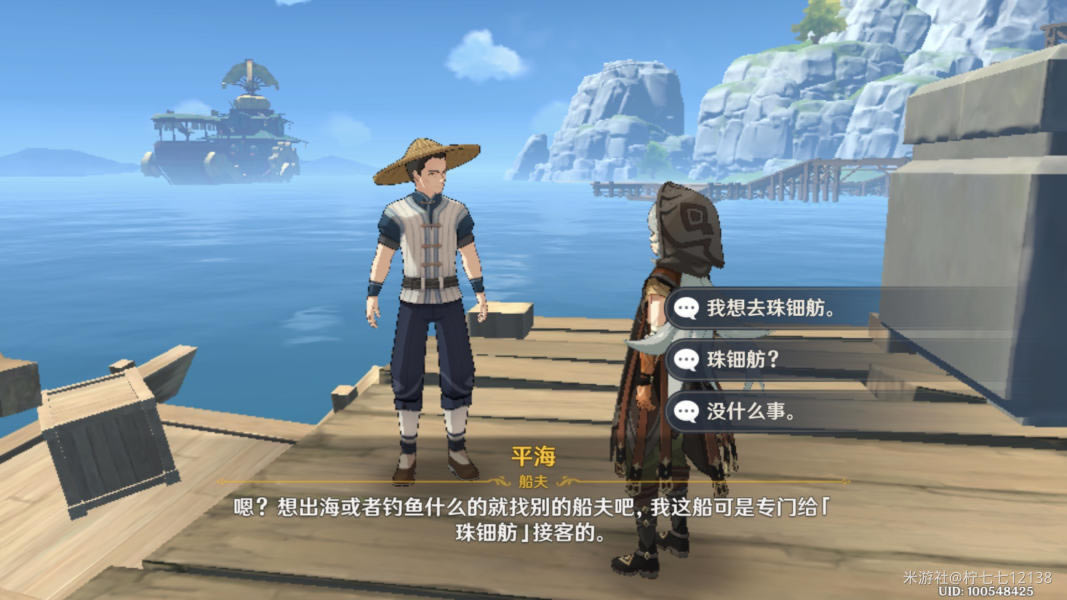Pick the "没什么事。" dialogue option
Viewport: 1067px width, 600px height.
(x=751, y=411)
